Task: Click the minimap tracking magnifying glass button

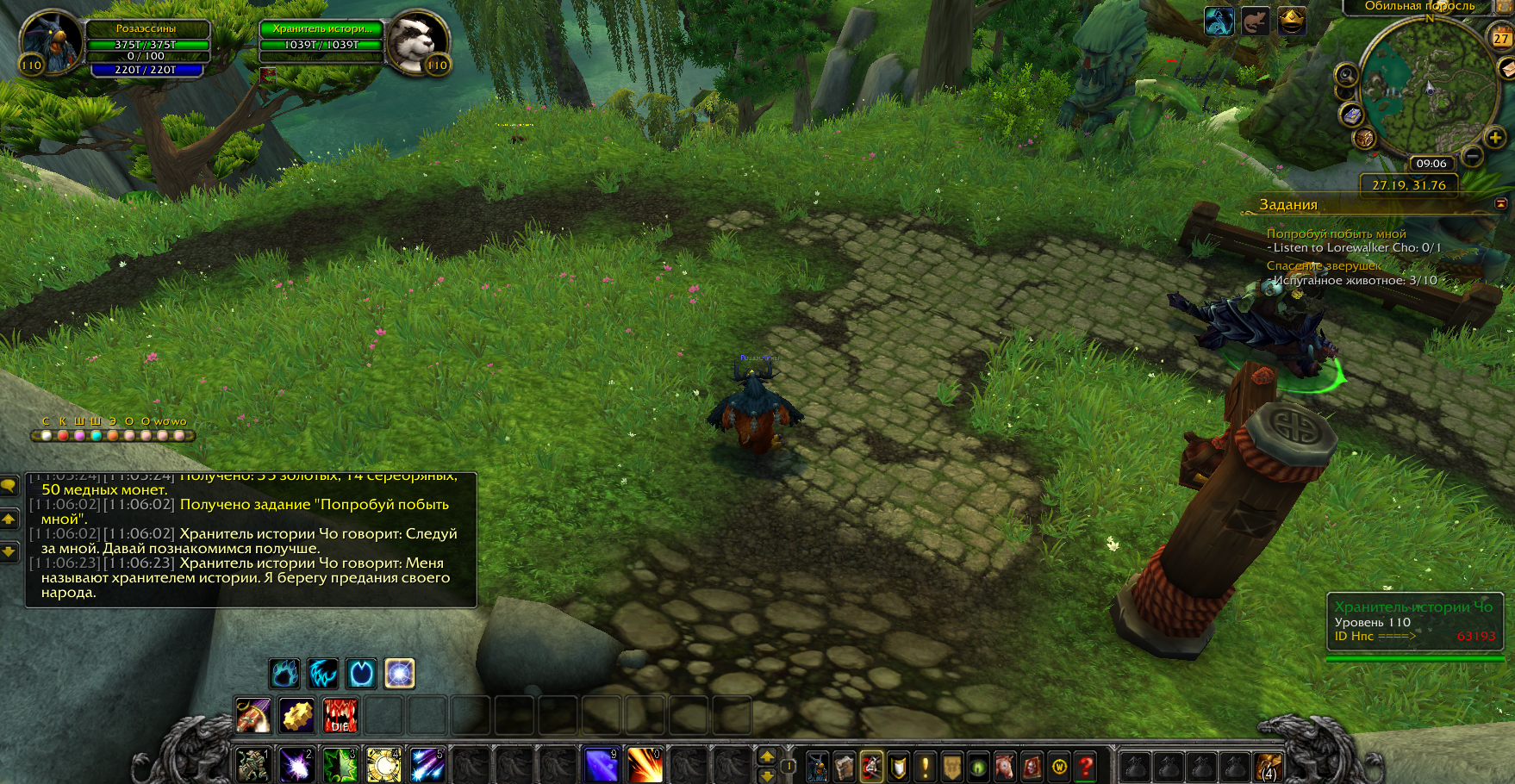Action: pos(1346,75)
